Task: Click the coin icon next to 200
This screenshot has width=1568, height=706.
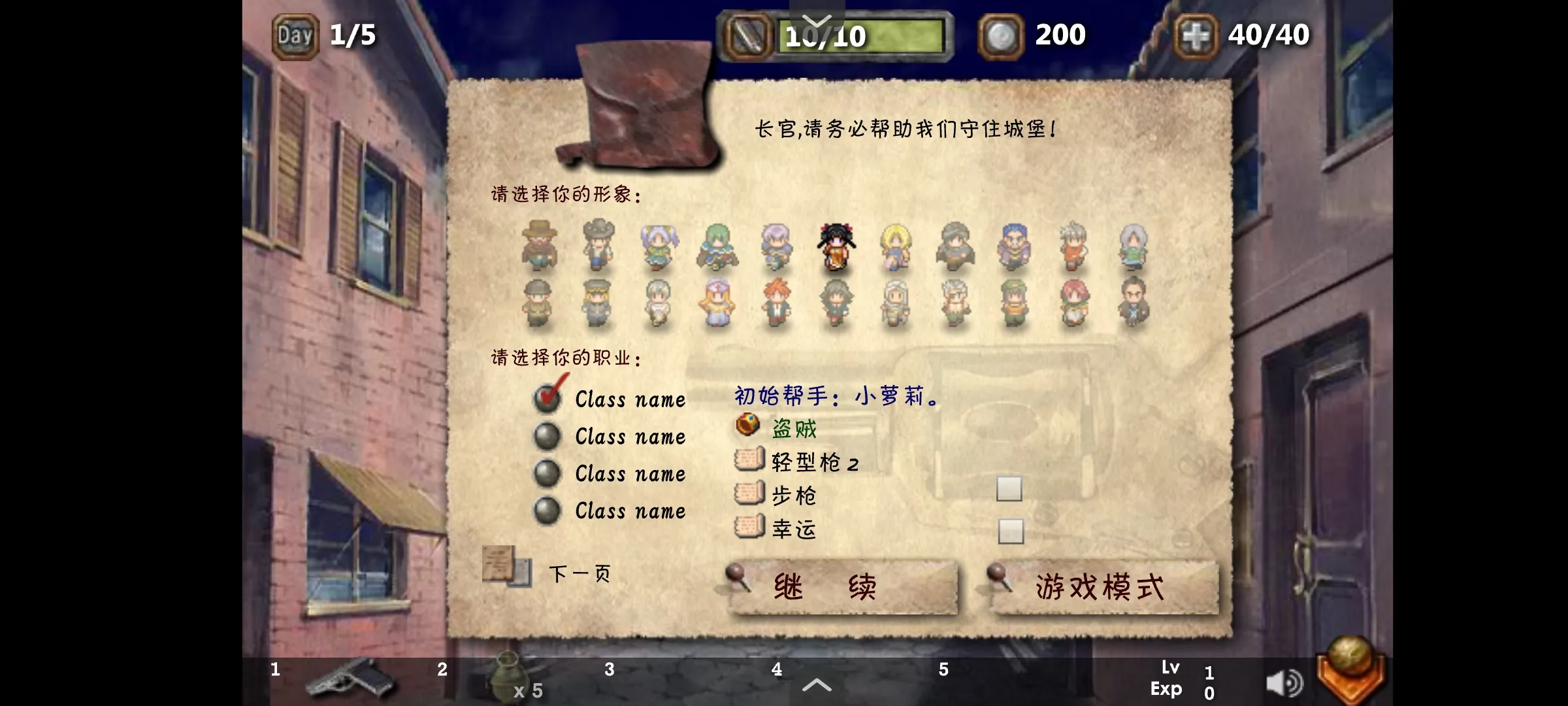Action: (x=1001, y=34)
